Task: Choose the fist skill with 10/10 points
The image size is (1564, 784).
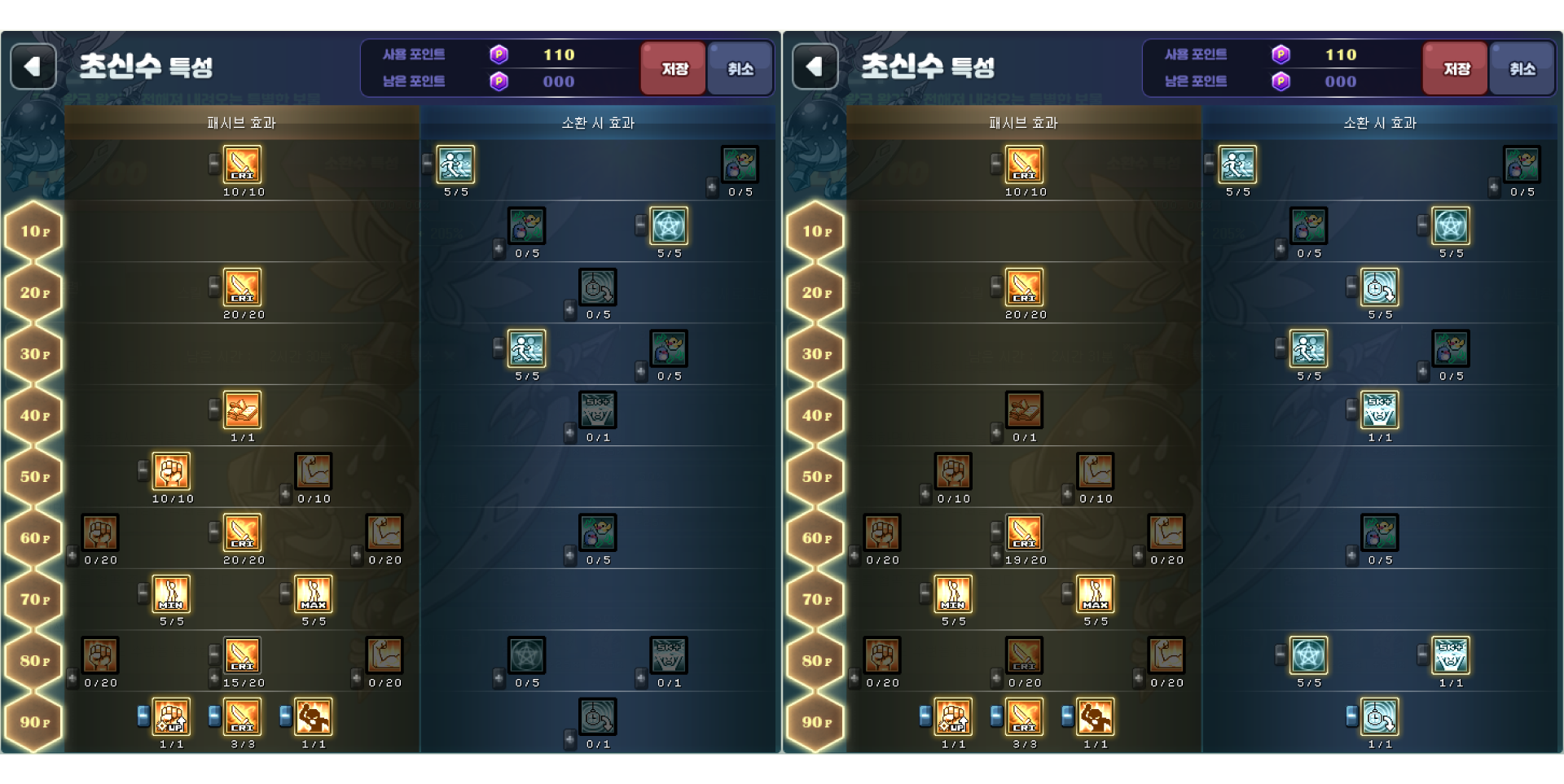Action: (x=171, y=471)
